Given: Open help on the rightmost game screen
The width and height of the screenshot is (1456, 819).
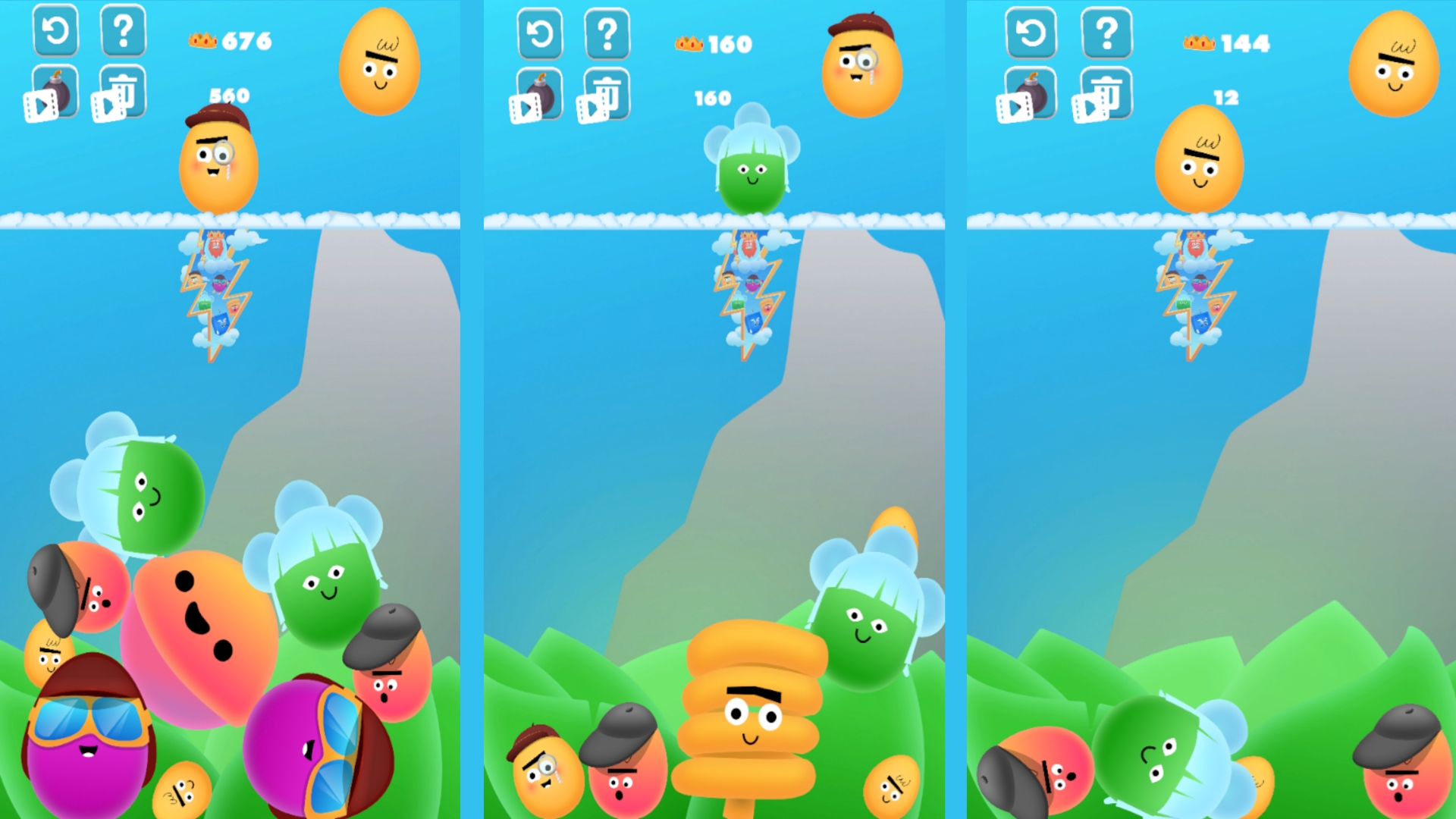Looking at the screenshot, I should coord(1106,33).
